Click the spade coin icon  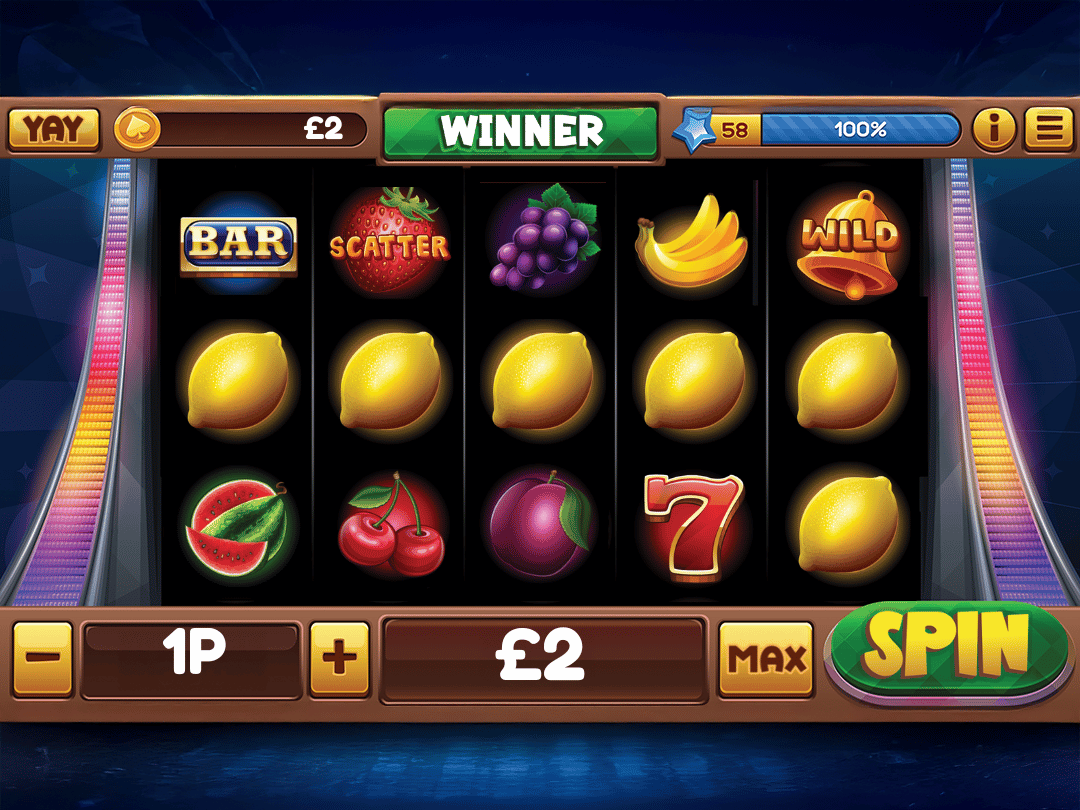136,129
